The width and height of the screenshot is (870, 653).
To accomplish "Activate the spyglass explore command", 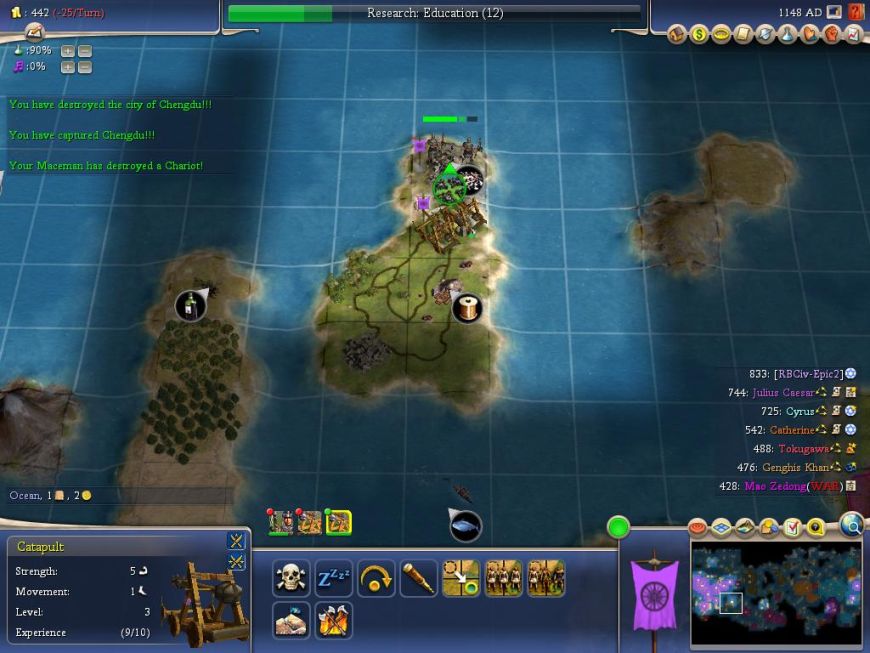I will click(x=418, y=578).
